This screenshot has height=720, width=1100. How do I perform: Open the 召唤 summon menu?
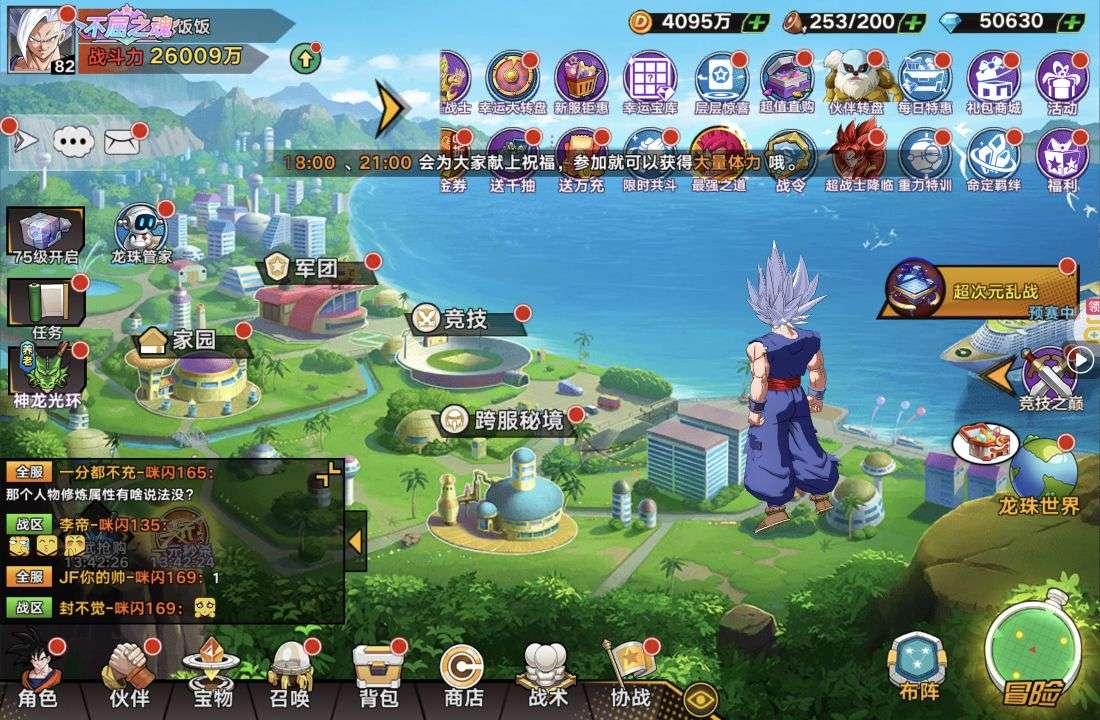290,675
